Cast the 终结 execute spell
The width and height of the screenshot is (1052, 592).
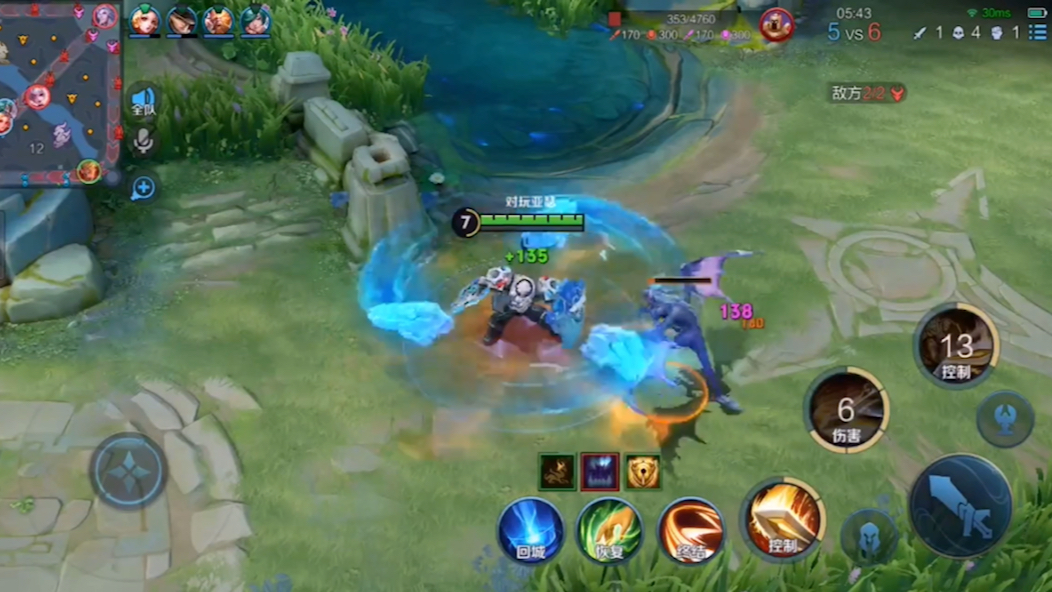click(x=691, y=529)
